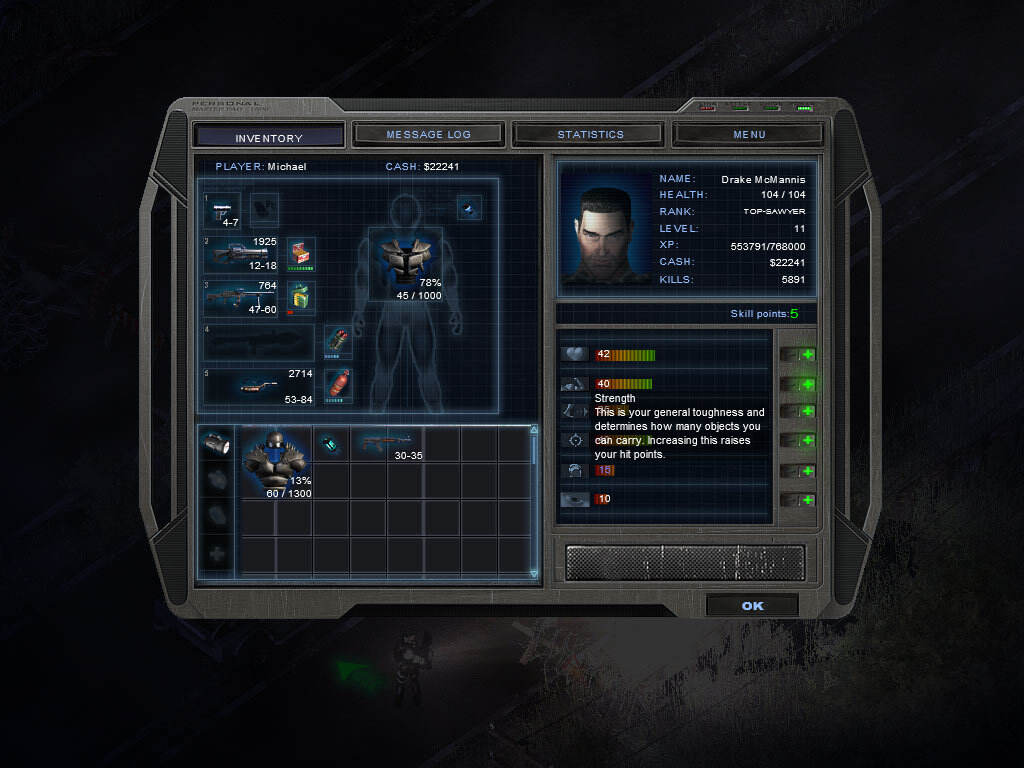The width and height of the screenshot is (1024, 768).
Task: Select the Inventory tab
Action: click(268, 137)
